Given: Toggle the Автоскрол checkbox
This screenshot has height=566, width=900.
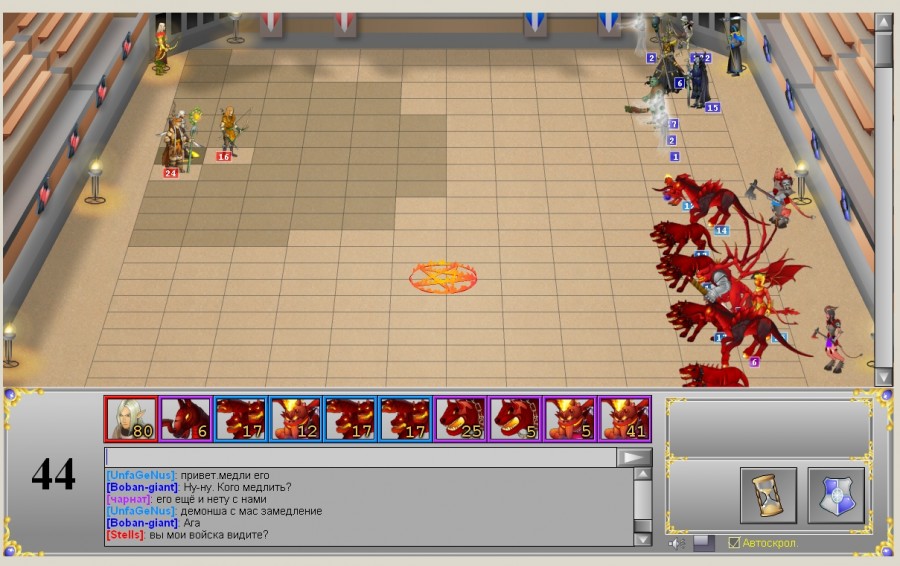Looking at the screenshot, I should [734, 543].
